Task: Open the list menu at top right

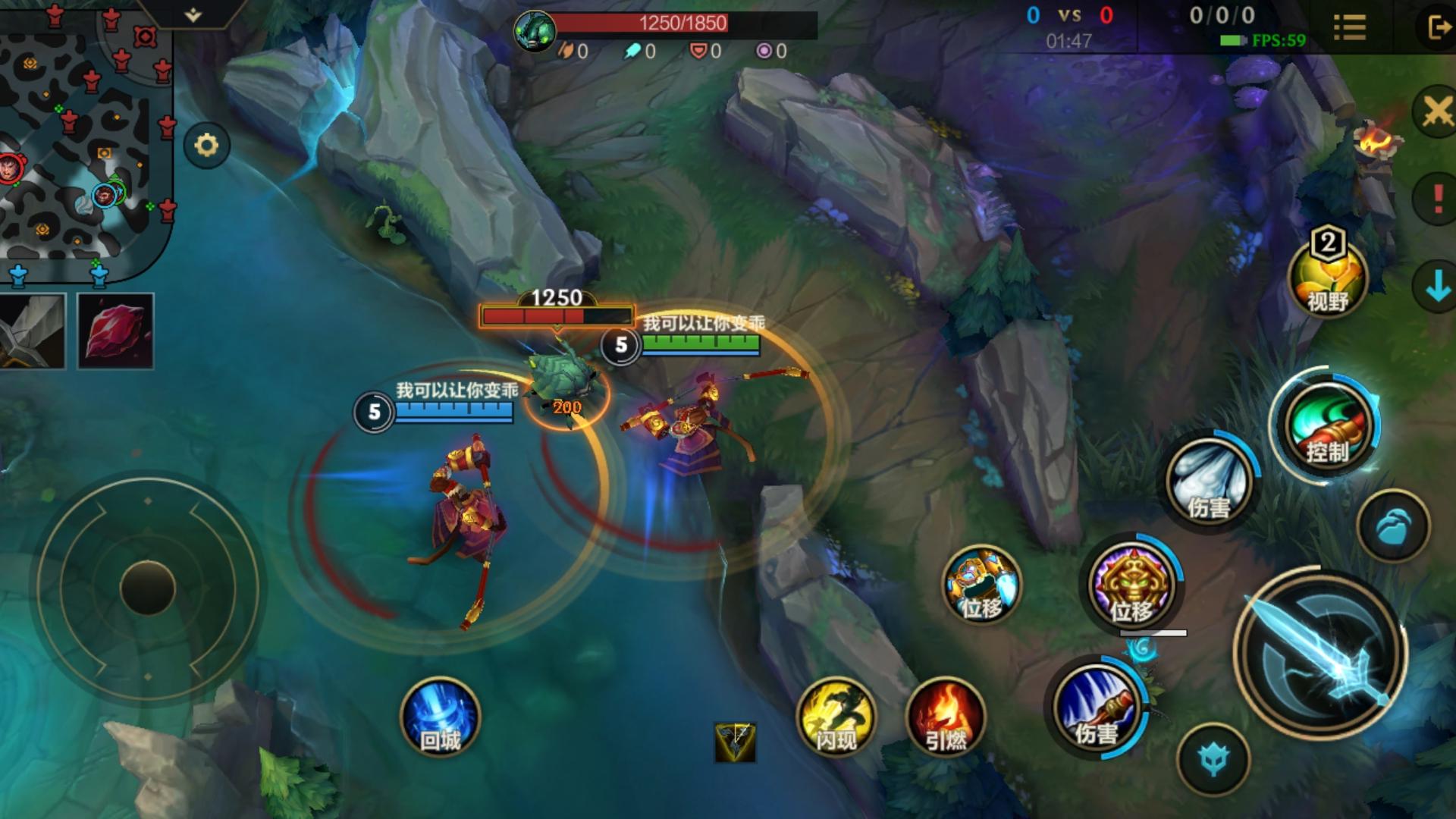Action: click(1350, 28)
